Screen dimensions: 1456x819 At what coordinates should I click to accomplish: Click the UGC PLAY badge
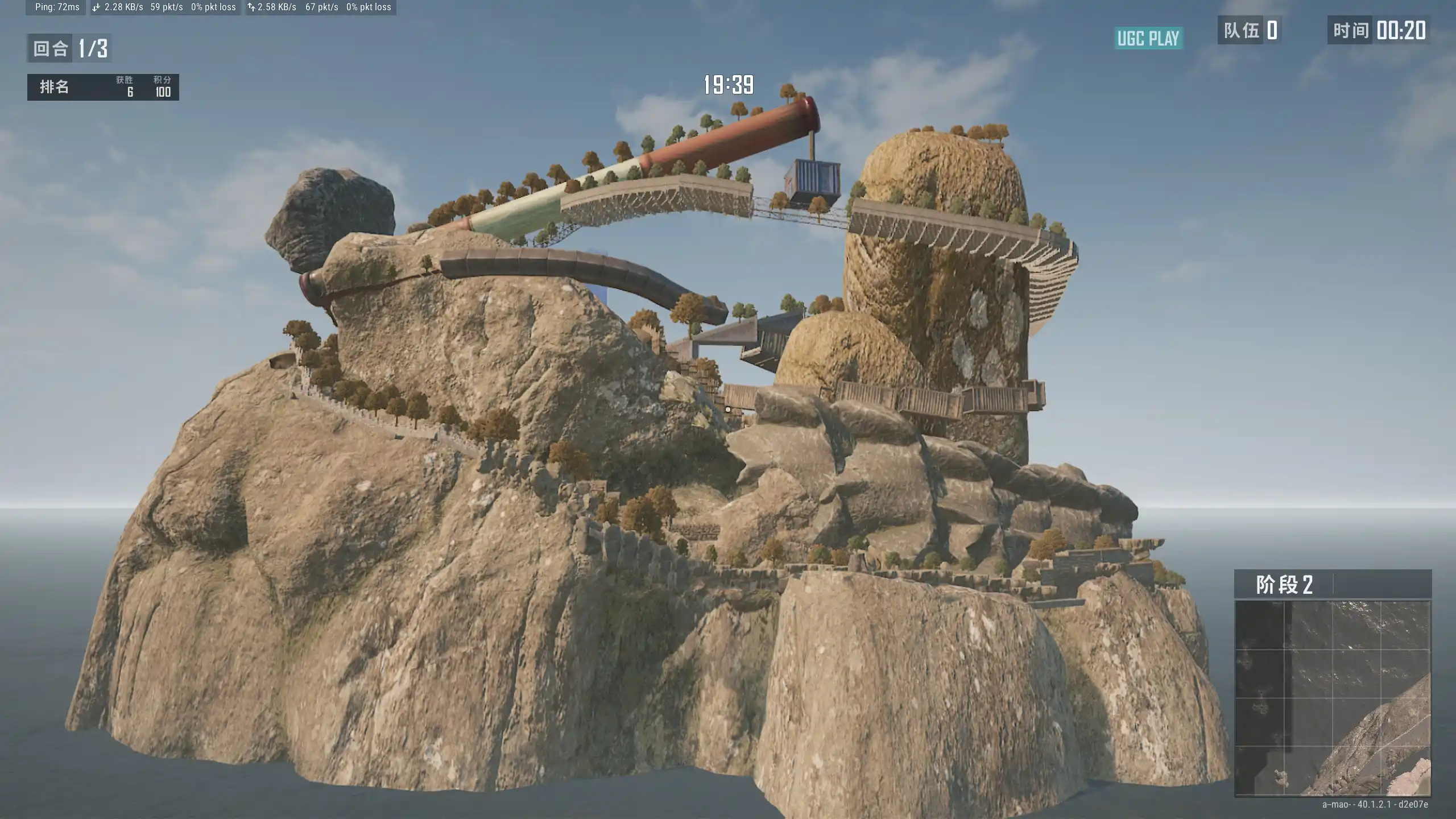pos(1148,38)
